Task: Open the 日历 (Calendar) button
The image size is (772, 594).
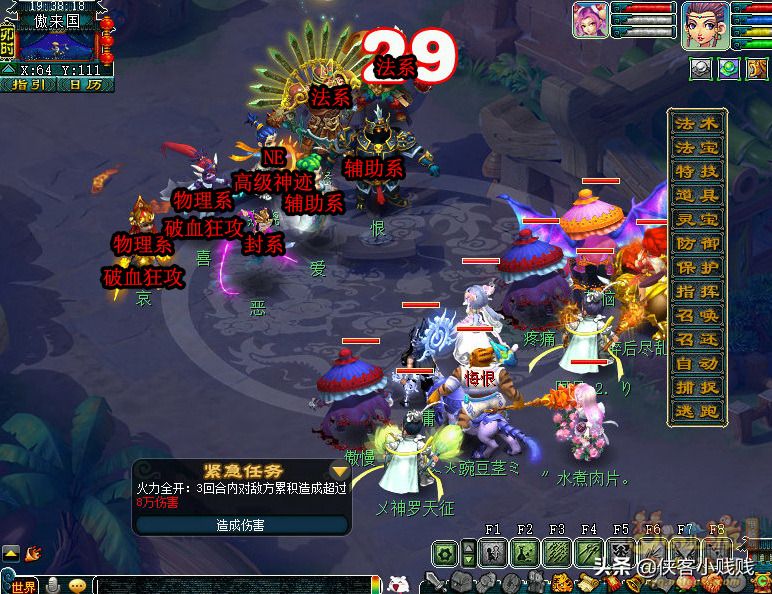Action: (84, 85)
